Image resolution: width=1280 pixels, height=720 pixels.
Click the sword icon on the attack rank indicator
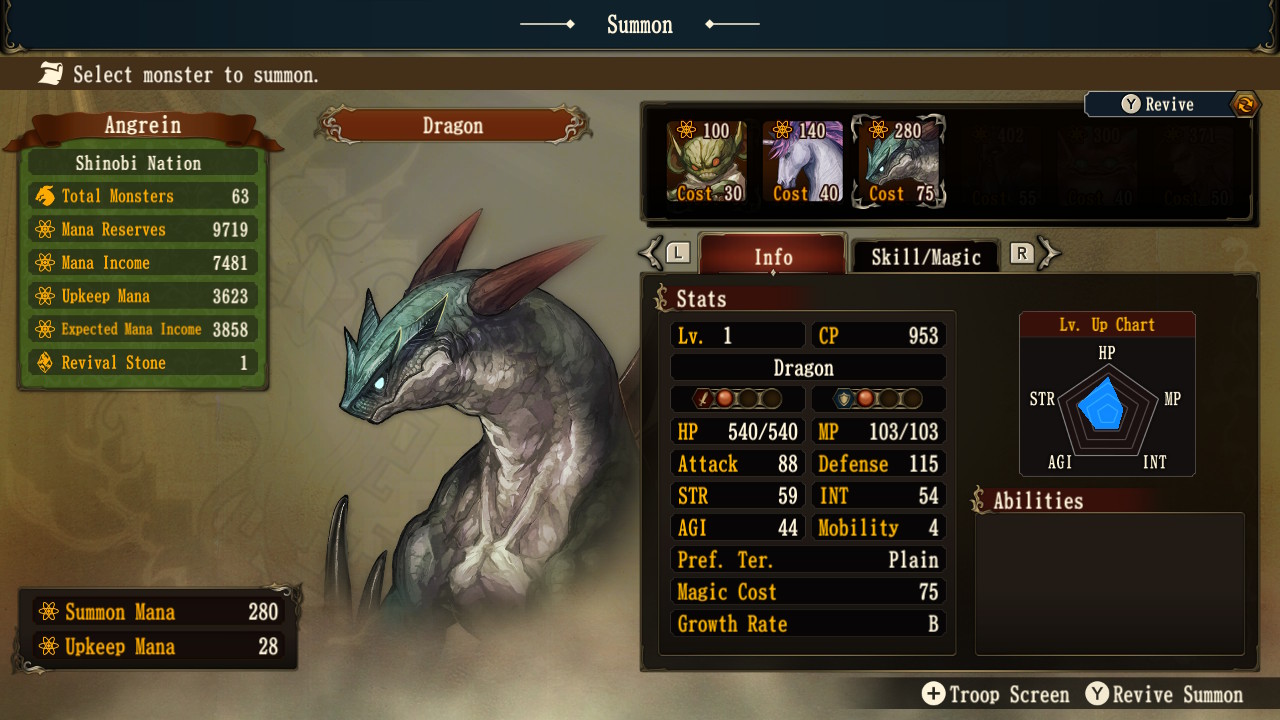[x=704, y=398]
